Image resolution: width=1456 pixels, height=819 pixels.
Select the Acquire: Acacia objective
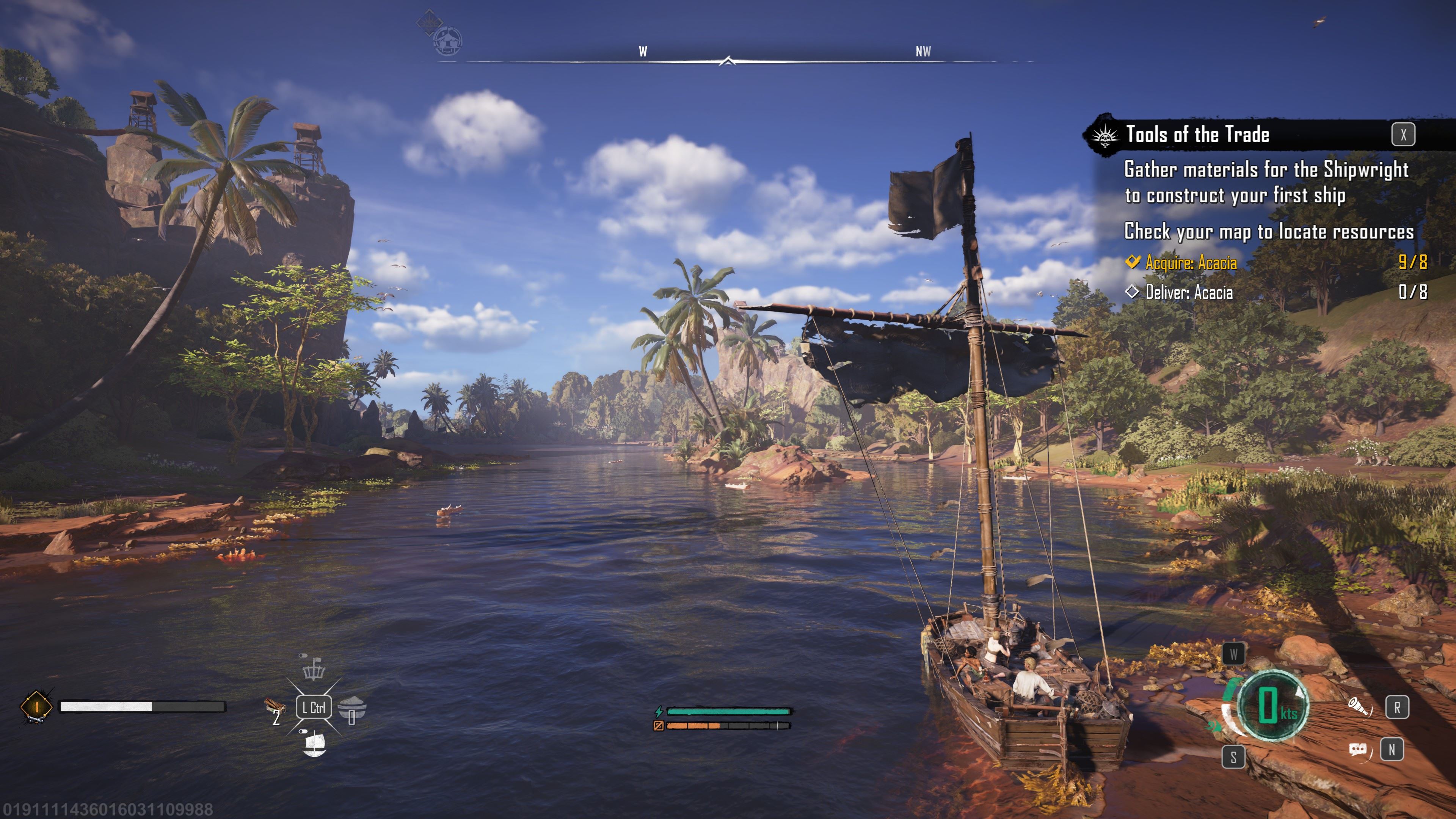[1190, 263]
